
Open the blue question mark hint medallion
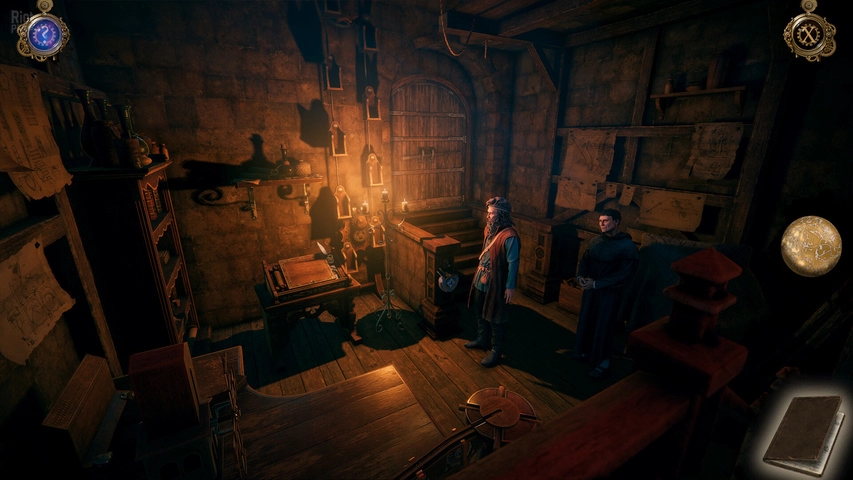42,35
